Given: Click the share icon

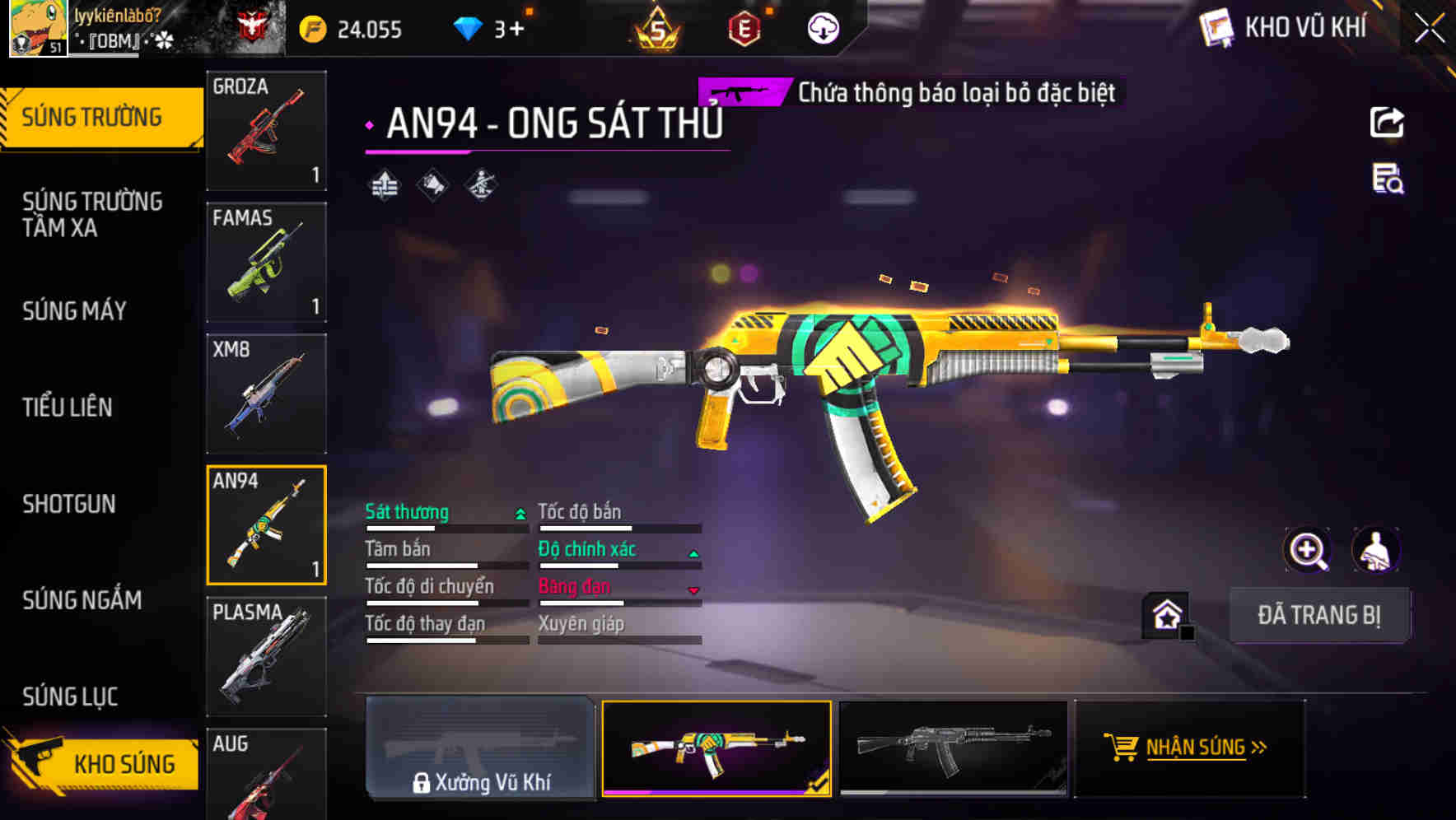Looking at the screenshot, I should pyautogui.click(x=1387, y=123).
